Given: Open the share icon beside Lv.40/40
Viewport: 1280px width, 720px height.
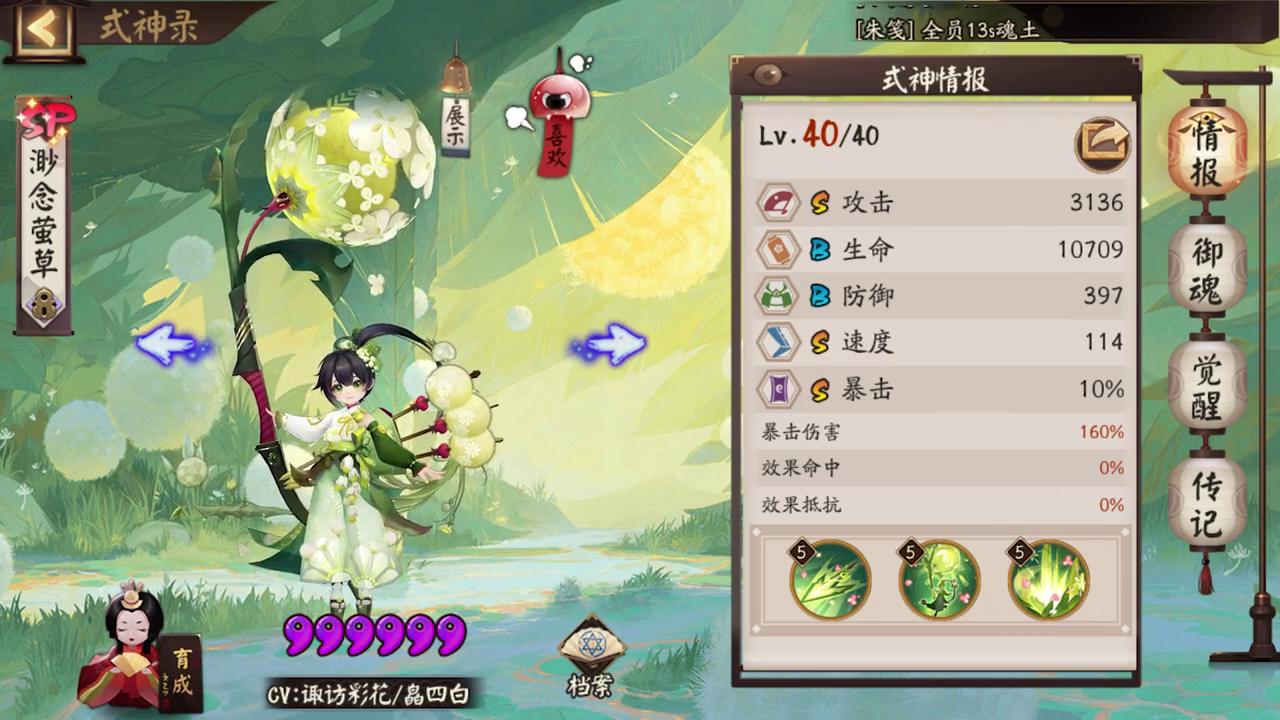Looking at the screenshot, I should [x=1102, y=144].
